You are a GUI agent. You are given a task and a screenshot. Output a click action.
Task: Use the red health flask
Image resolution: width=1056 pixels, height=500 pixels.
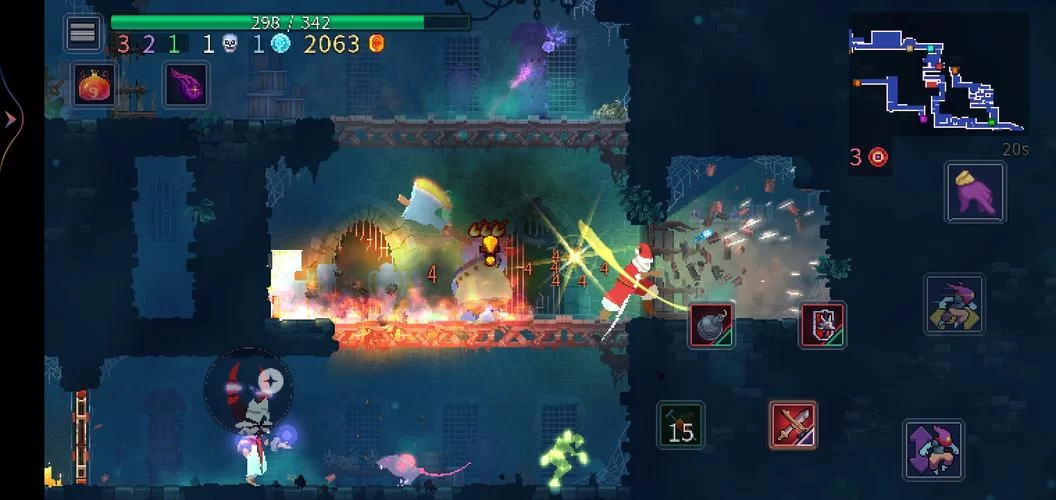pyautogui.click(x=97, y=85)
